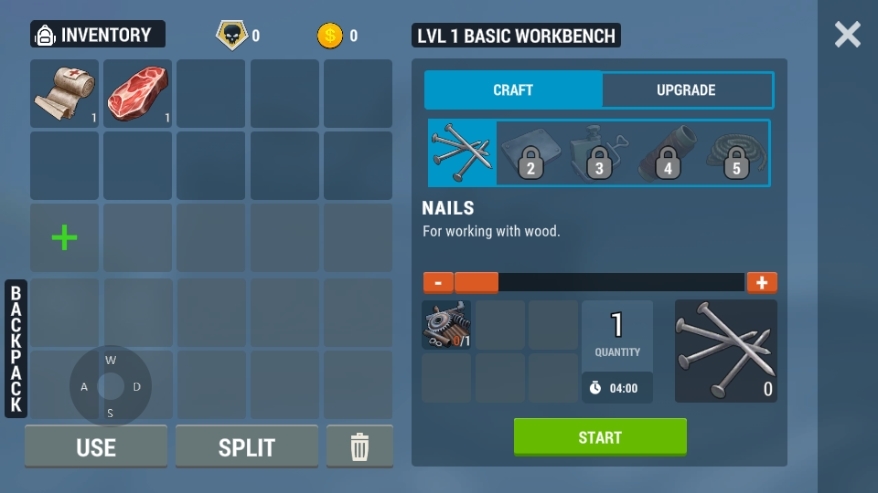Increase crafting quantity with plus button
Screen dimensions: 878x493
761,283
